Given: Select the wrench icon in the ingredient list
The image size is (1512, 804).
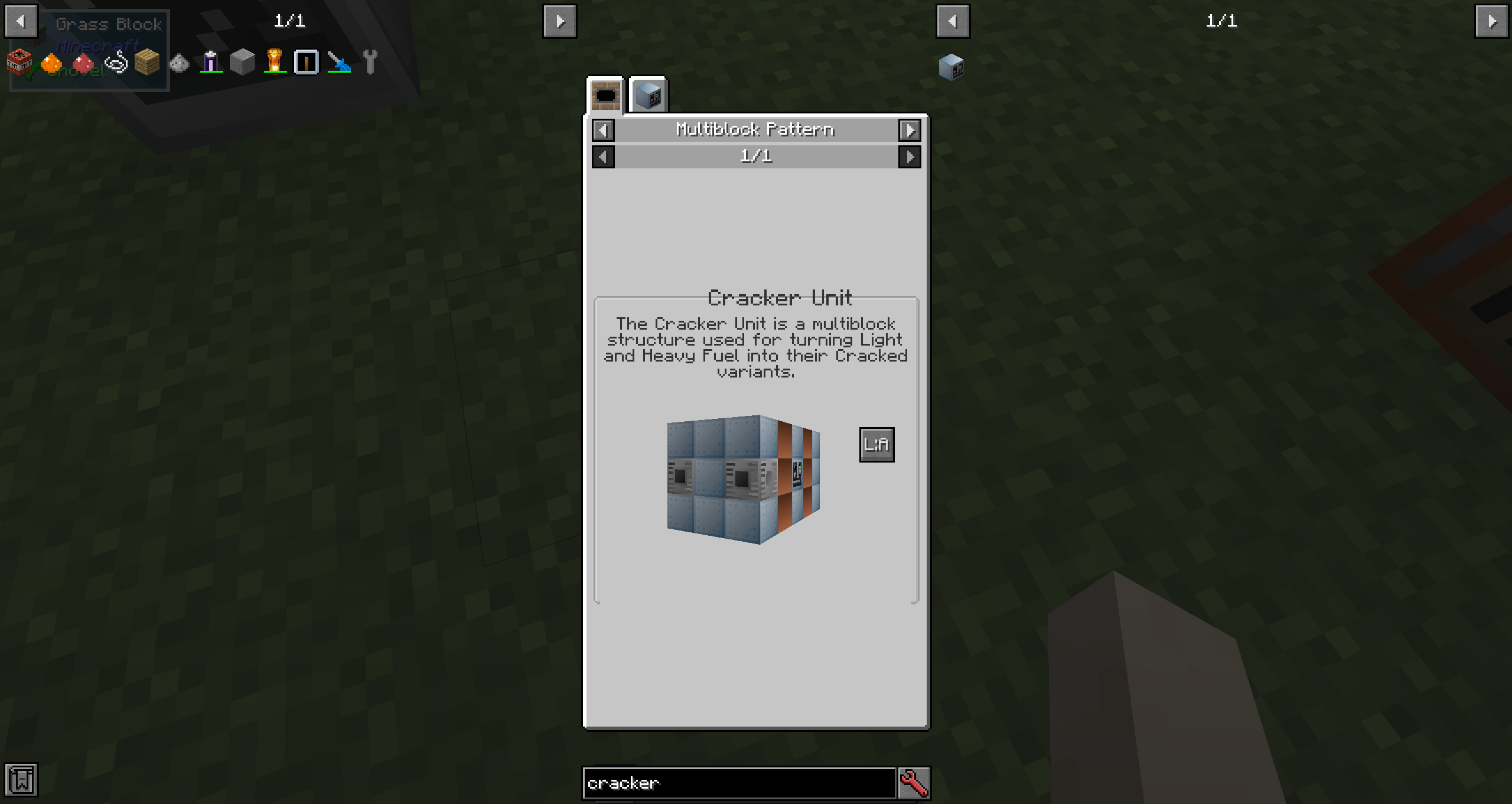Looking at the screenshot, I should point(371,61).
